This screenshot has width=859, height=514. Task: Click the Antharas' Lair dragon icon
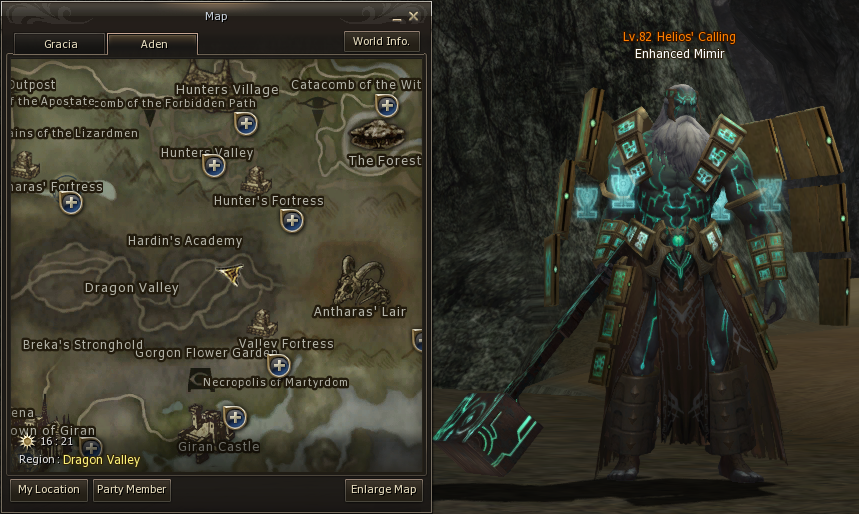point(358,282)
